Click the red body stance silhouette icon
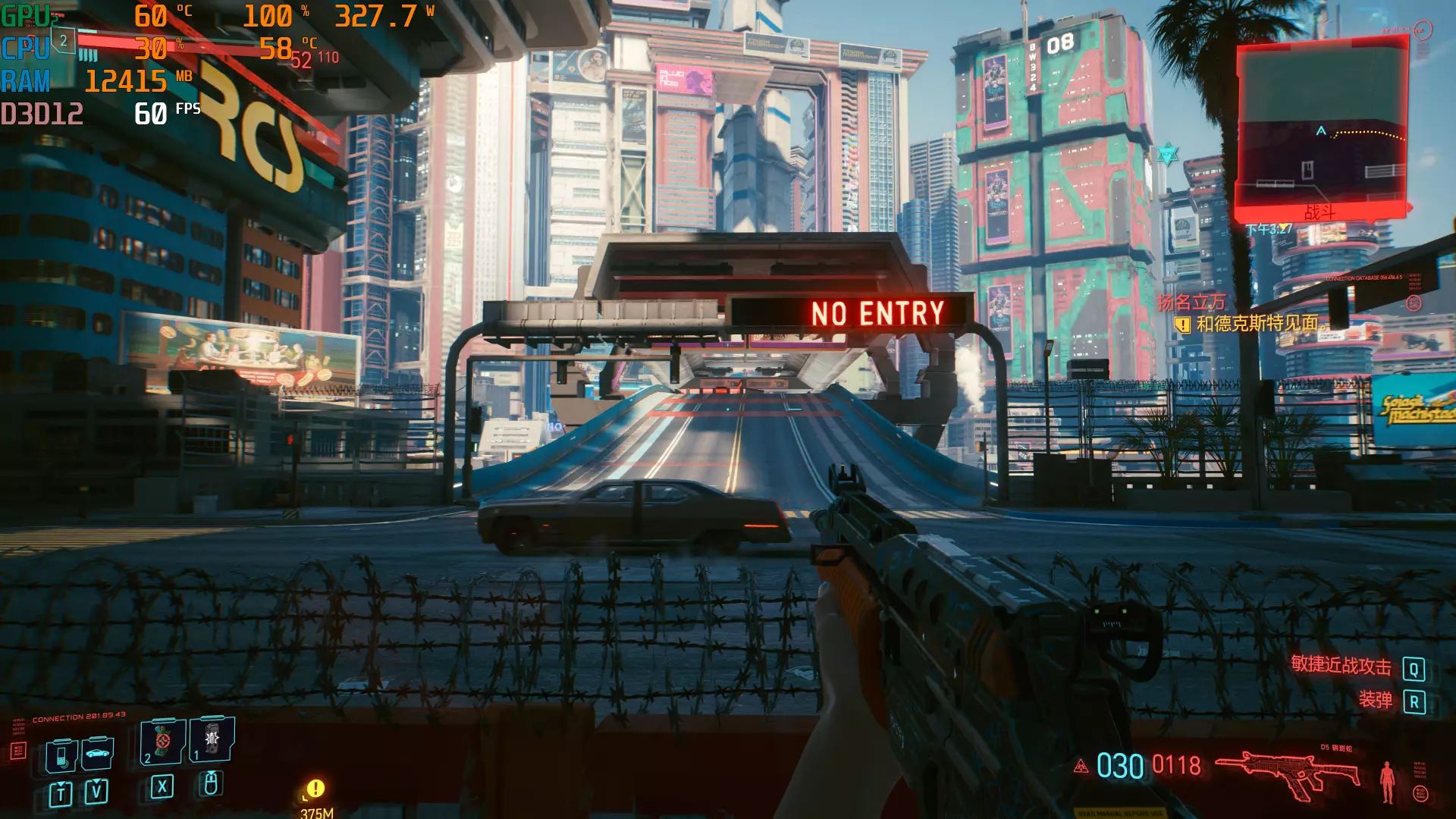1456x819 pixels. coord(1388,780)
